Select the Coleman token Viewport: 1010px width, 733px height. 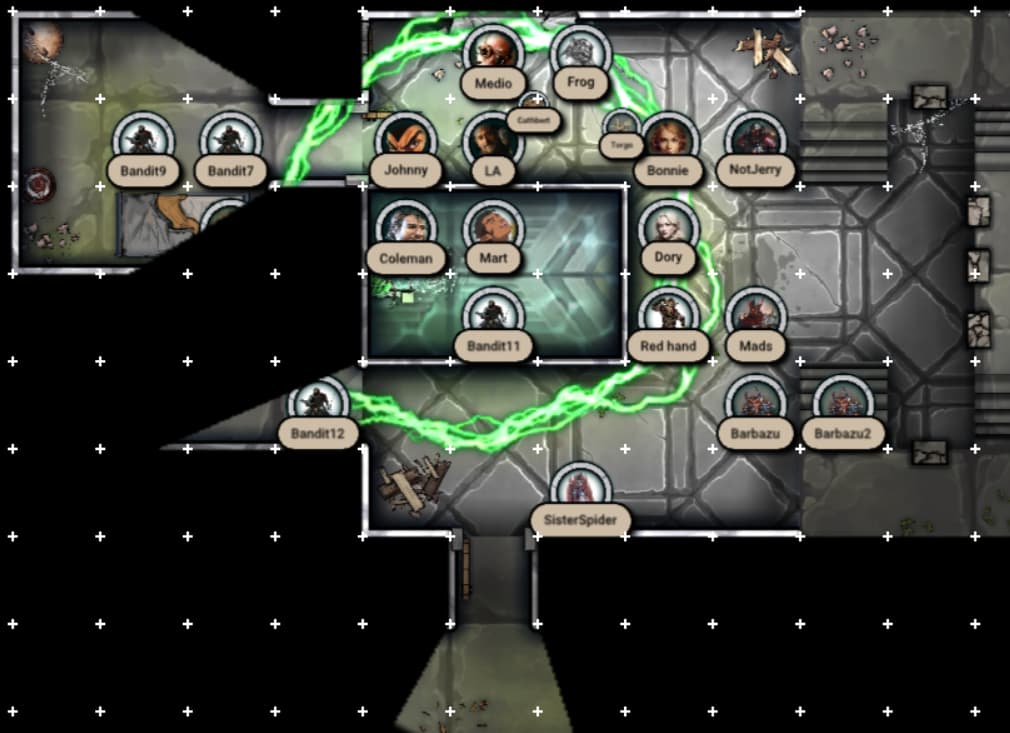[406, 228]
